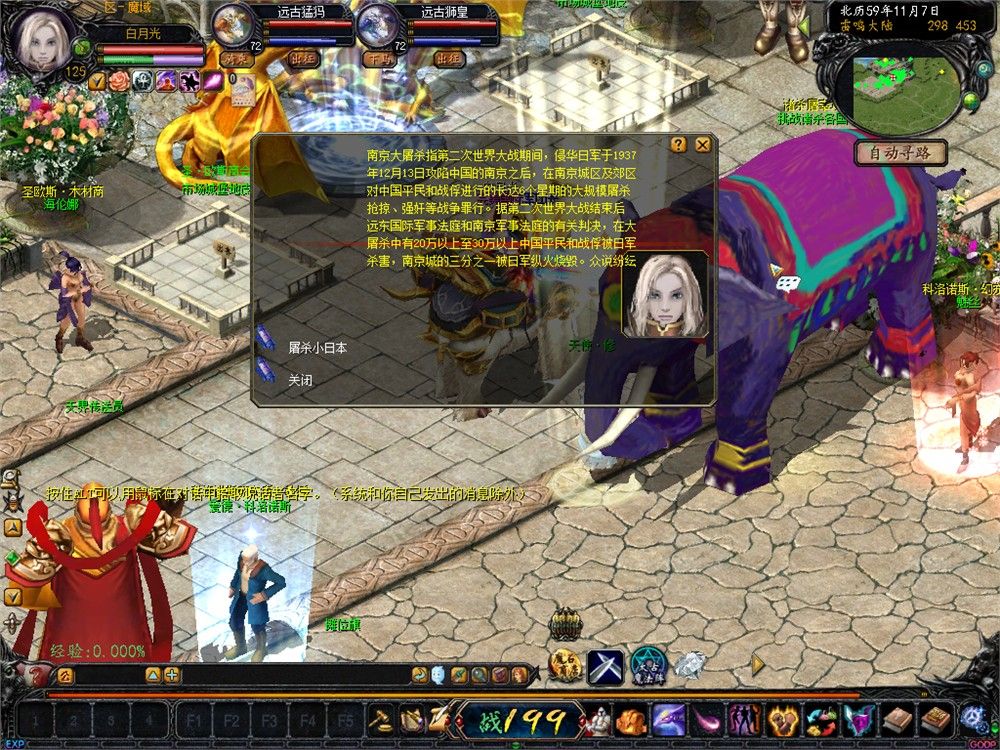Click the 出征 button under 远古猛犸
The width and height of the screenshot is (1000, 750).
[303, 59]
